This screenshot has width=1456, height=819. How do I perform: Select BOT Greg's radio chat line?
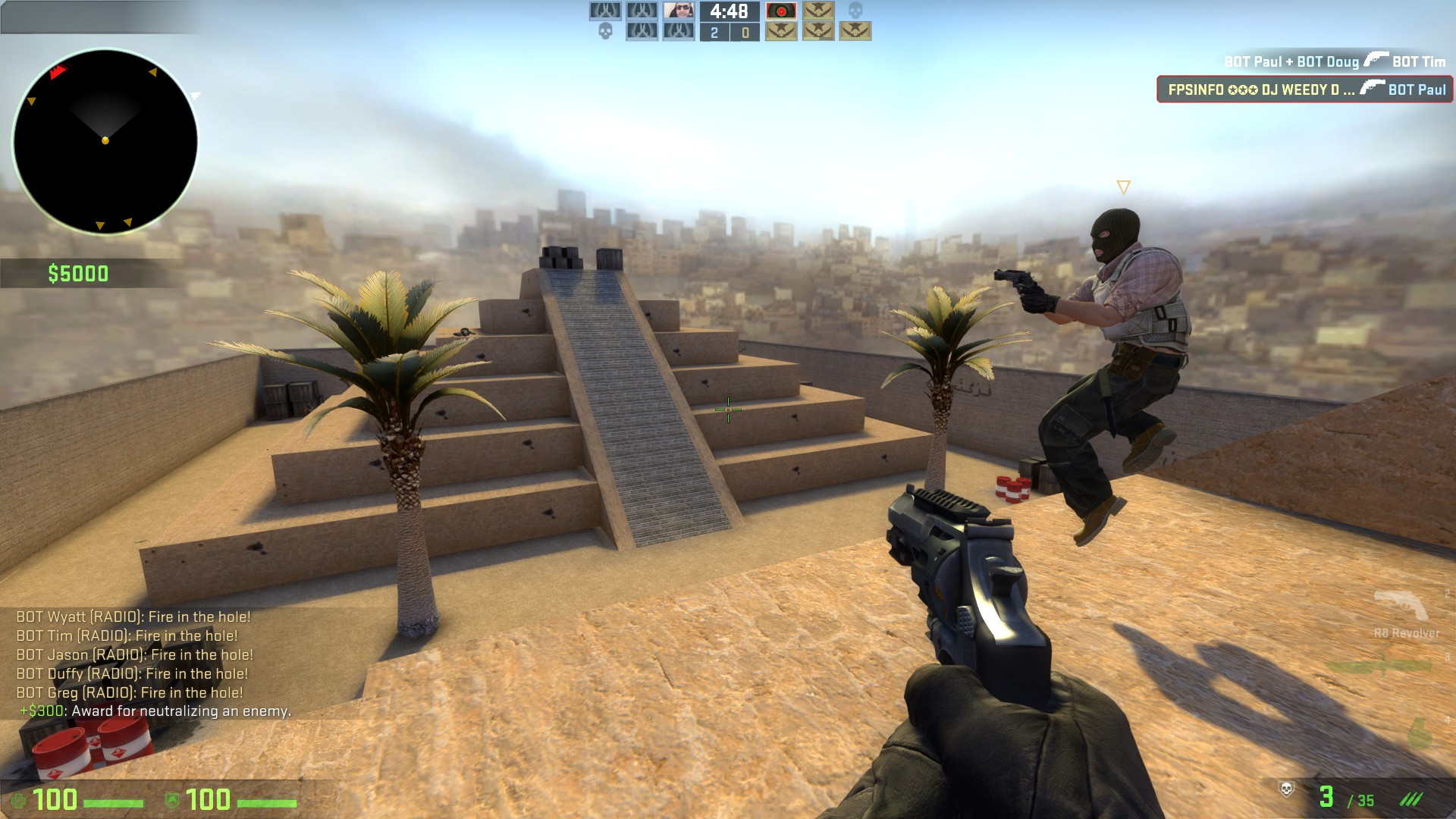click(x=130, y=692)
